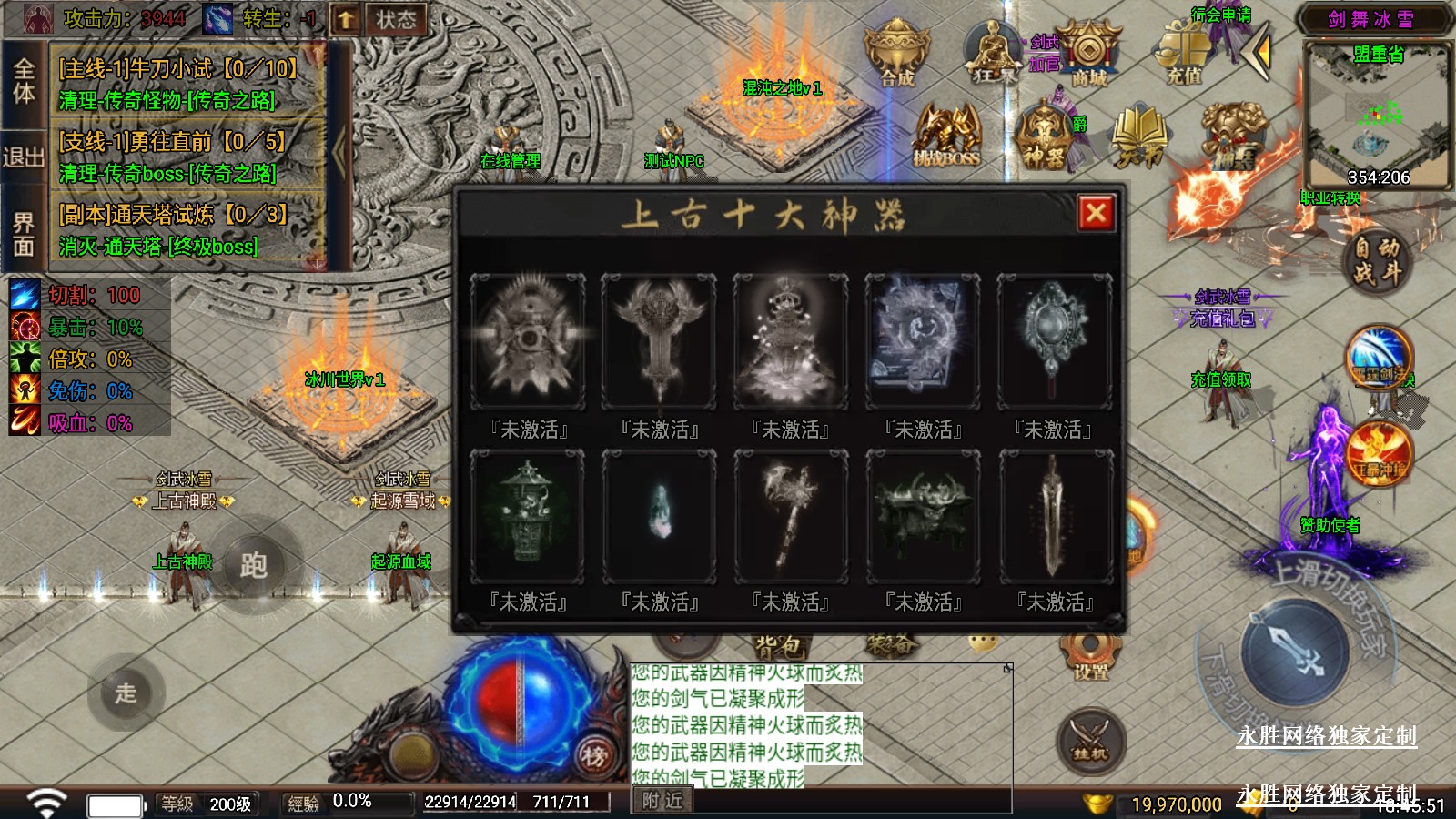The width and height of the screenshot is (1456, 819).
Task: Open the 合成 crafting icon
Action: click(896, 53)
